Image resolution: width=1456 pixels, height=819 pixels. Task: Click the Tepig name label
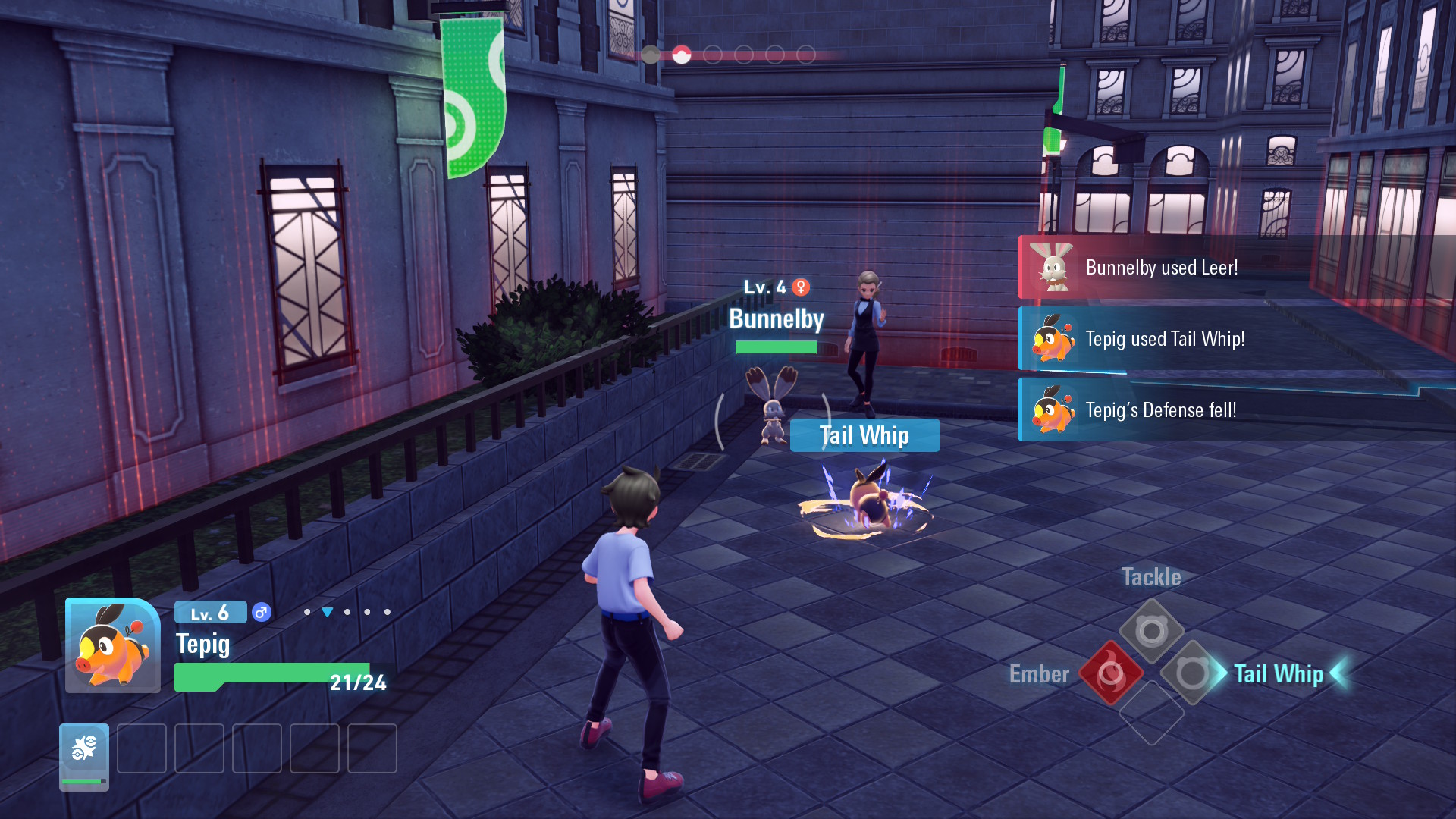click(202, 645)
